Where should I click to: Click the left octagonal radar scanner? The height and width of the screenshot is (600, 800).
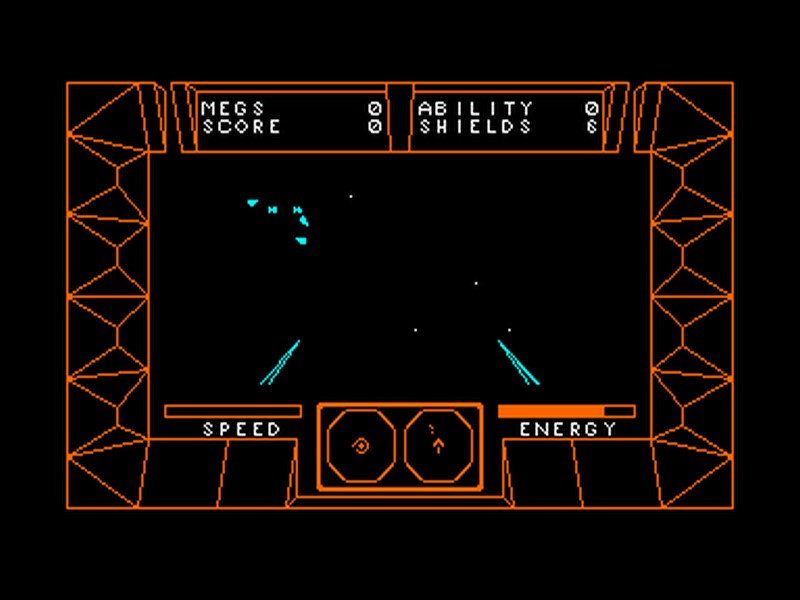[361, 446]
